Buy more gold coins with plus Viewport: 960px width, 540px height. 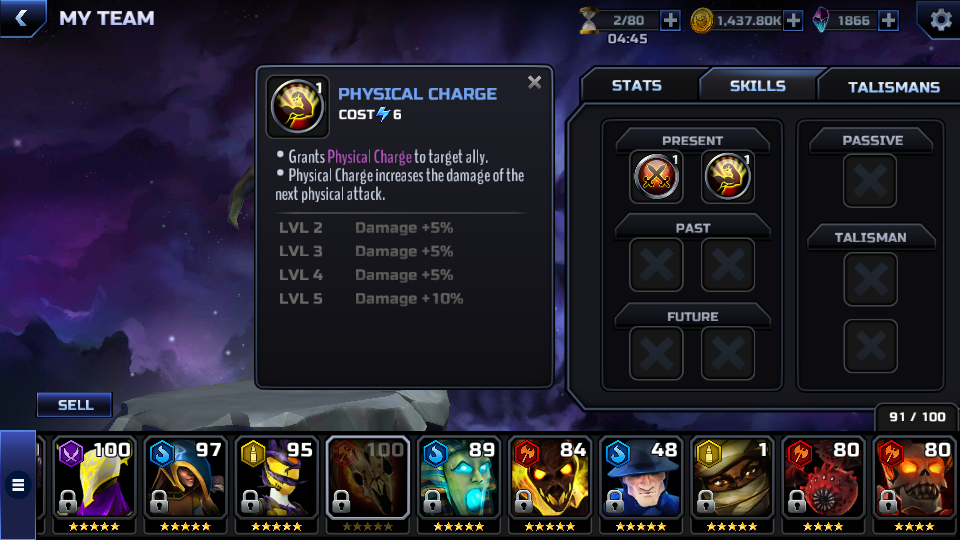[x=793, y=20]
